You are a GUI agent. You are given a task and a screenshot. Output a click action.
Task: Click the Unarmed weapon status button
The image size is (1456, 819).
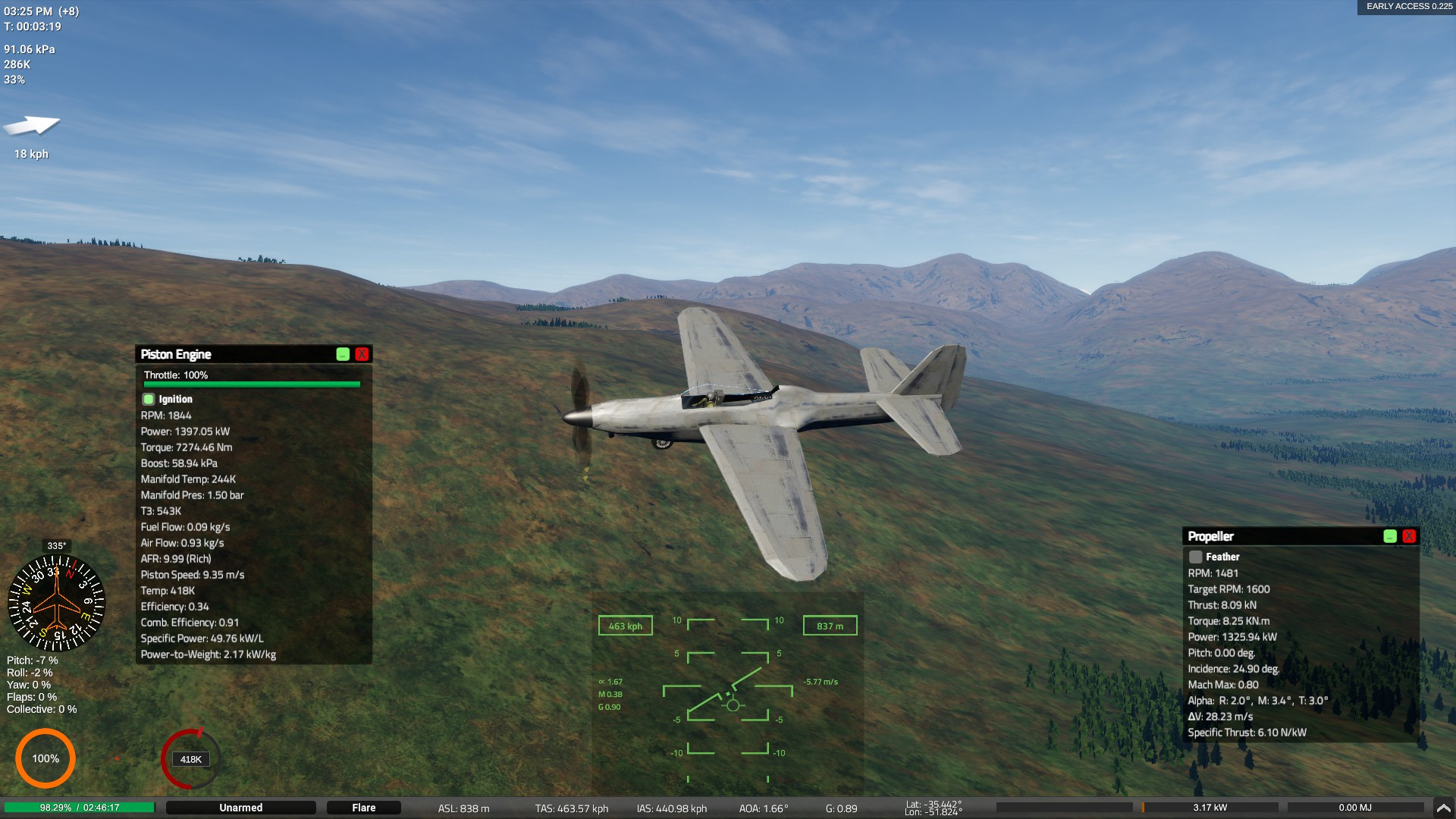coord(240,808)
